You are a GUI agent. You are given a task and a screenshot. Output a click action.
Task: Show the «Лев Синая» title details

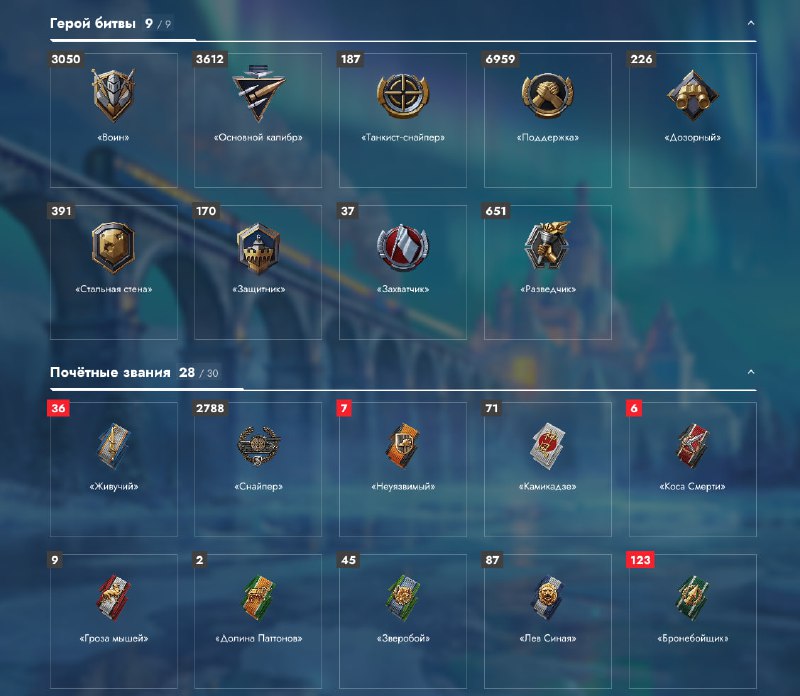[x=548, y=620]
